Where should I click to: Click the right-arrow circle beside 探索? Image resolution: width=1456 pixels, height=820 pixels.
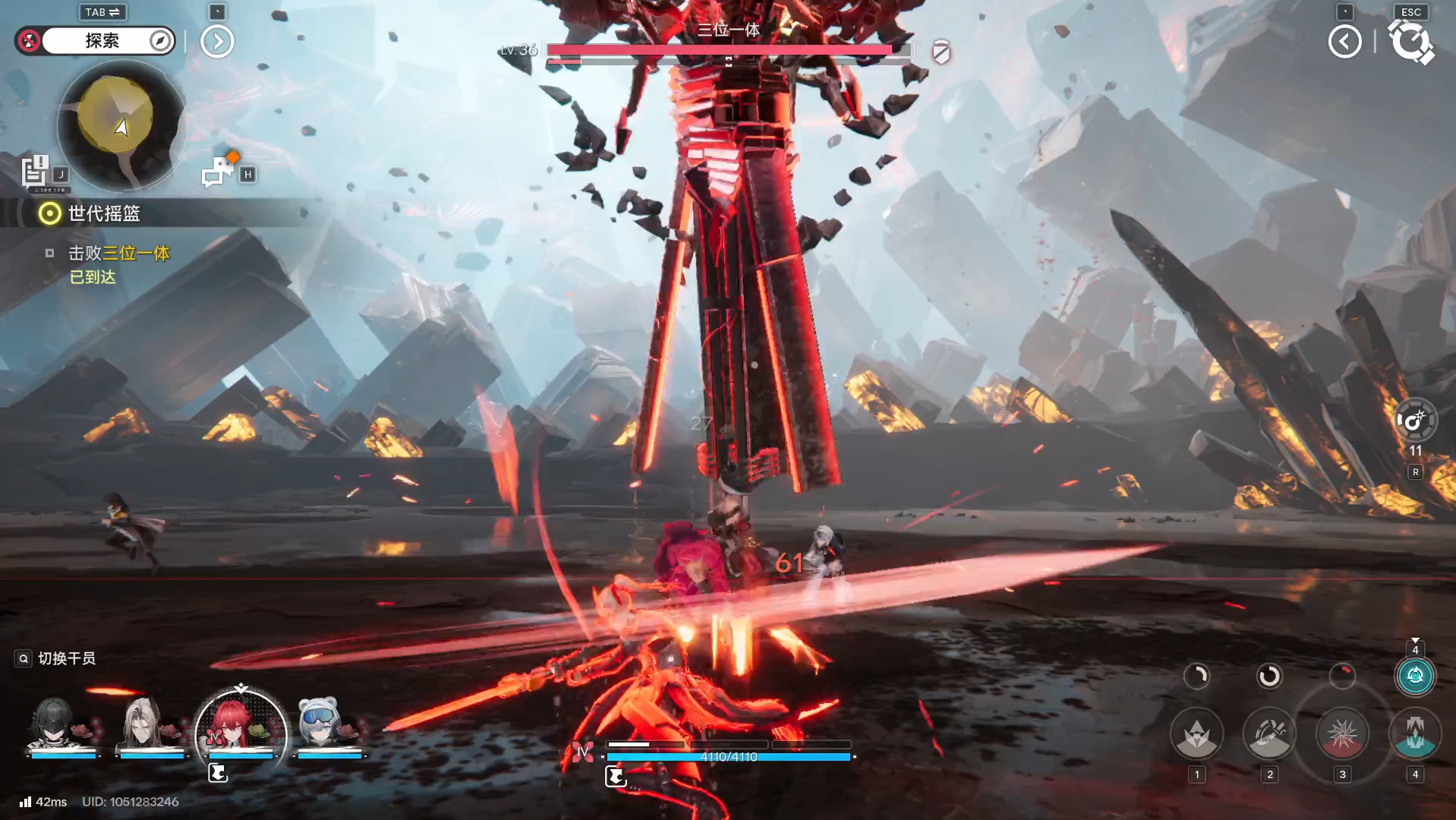(217, 42)
